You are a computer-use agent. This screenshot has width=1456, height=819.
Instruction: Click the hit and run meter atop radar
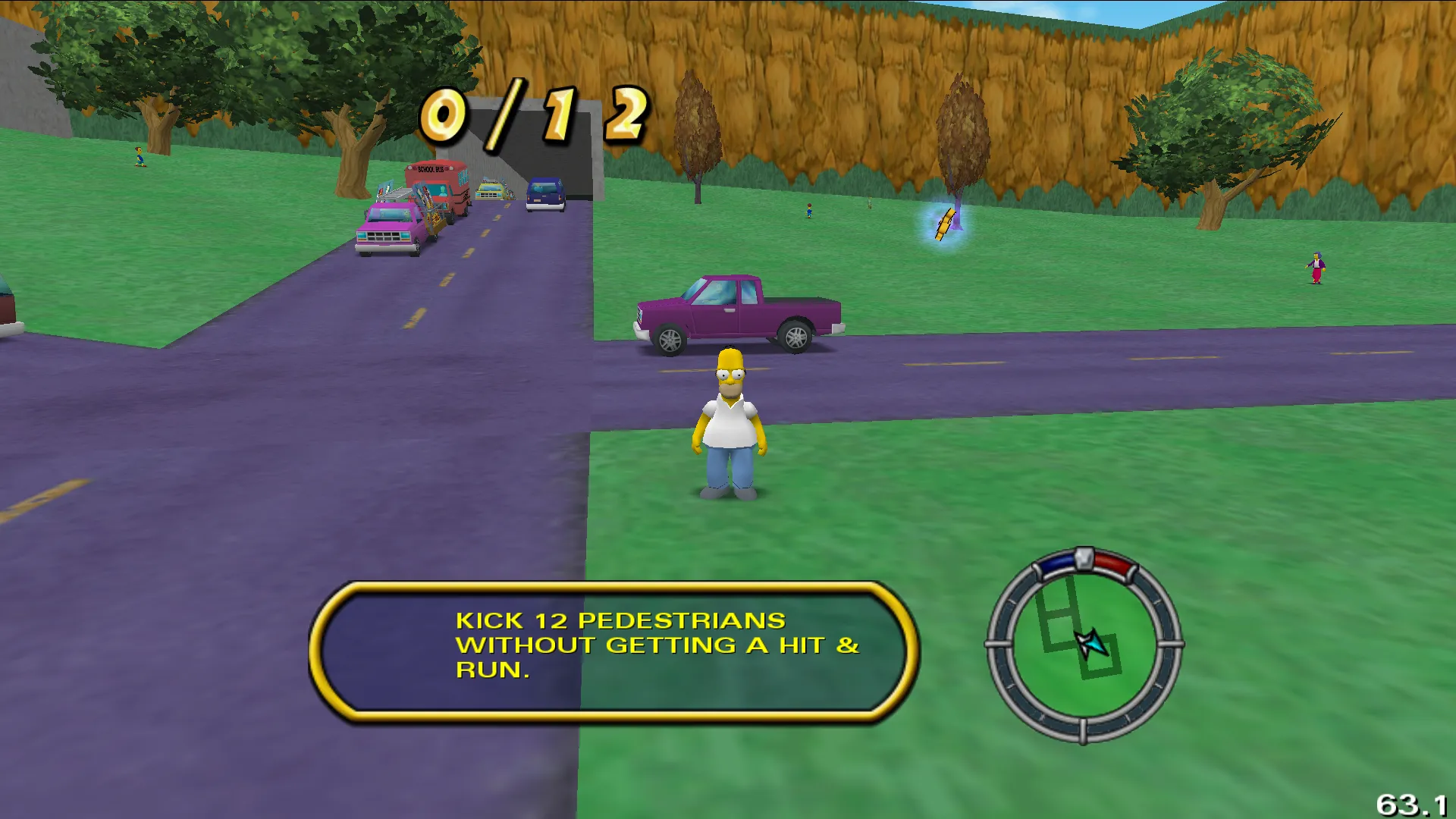pos(1084,562)
